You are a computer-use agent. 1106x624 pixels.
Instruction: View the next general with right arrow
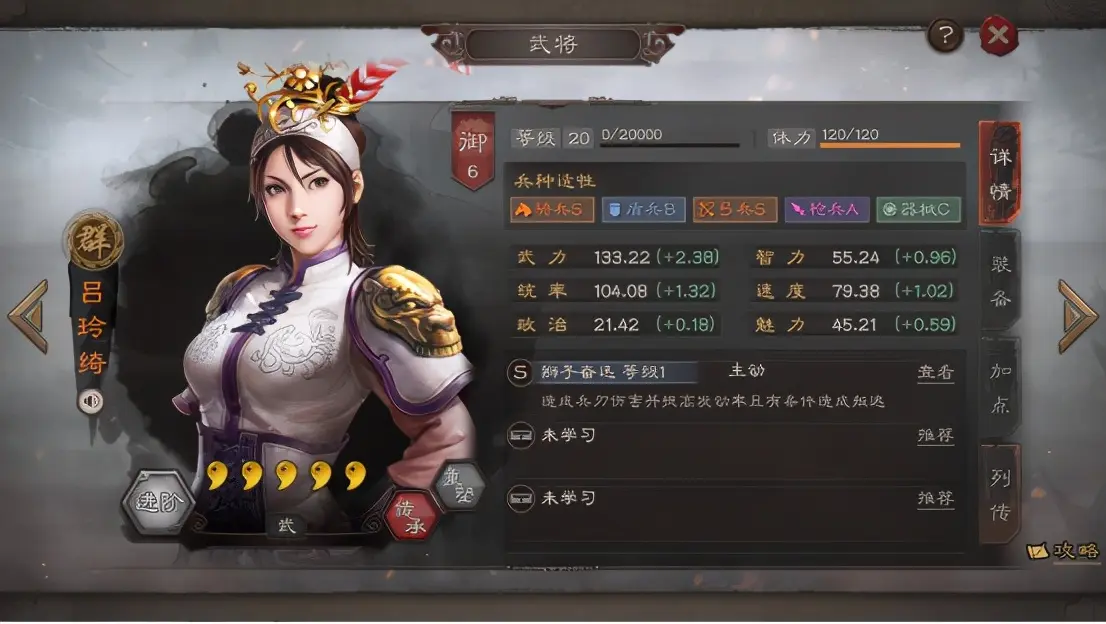coord(1077,316)
